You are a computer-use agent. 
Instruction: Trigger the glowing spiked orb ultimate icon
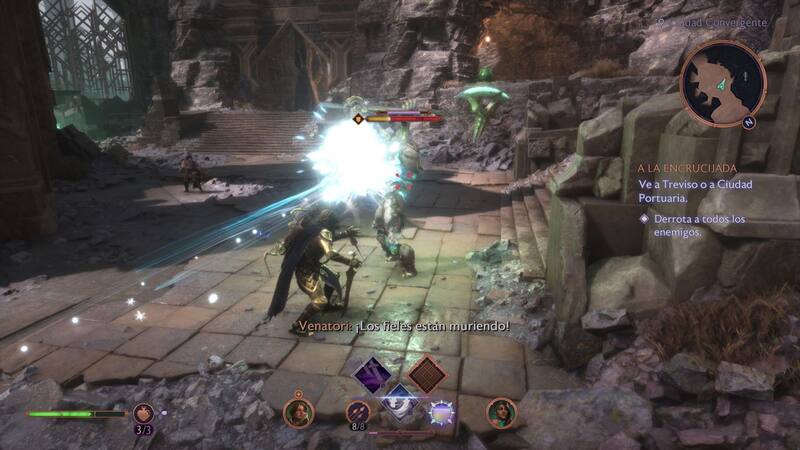click(x=440, y=412)
